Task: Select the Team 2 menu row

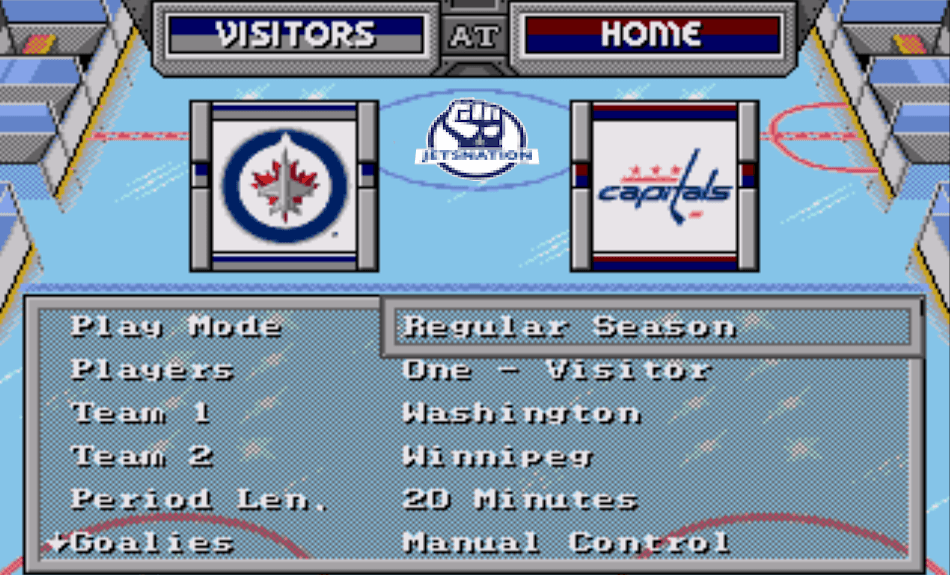Action: coord(142,456)
